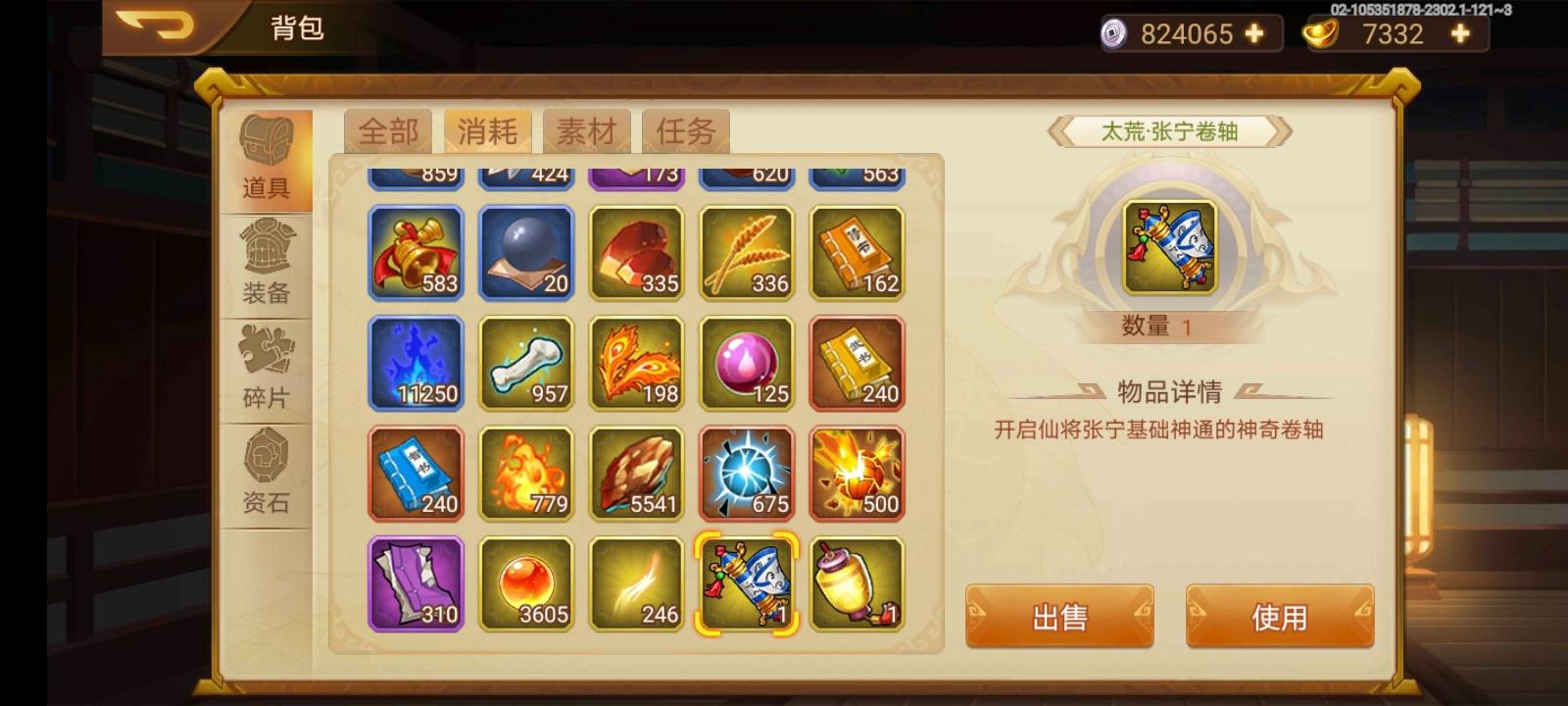This screenshot has width=1568, height=706.
Task: Open the 碎片 fragments section
Action: [x=265, y=368]
